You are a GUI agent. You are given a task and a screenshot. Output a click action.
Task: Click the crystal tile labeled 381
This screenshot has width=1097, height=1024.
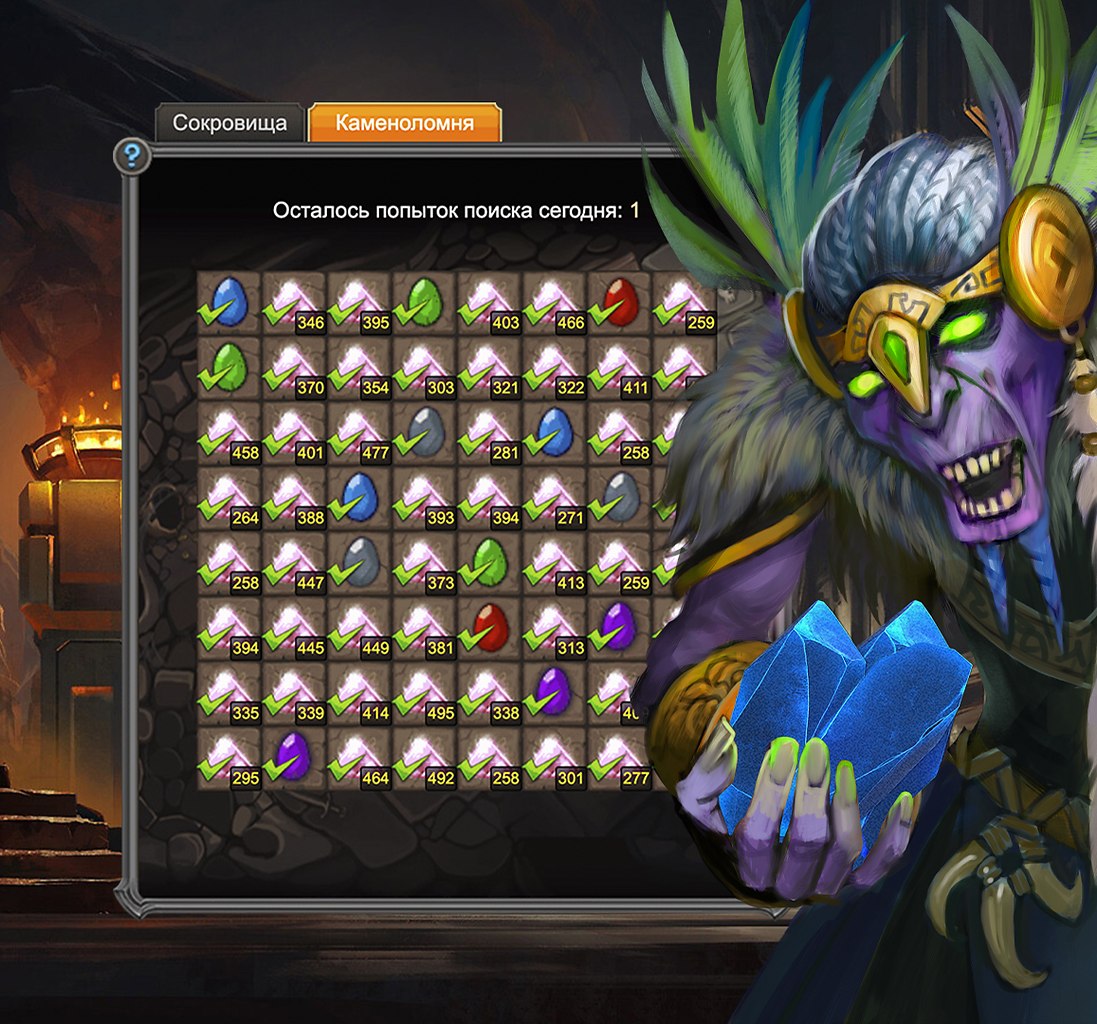click(425, 628)
